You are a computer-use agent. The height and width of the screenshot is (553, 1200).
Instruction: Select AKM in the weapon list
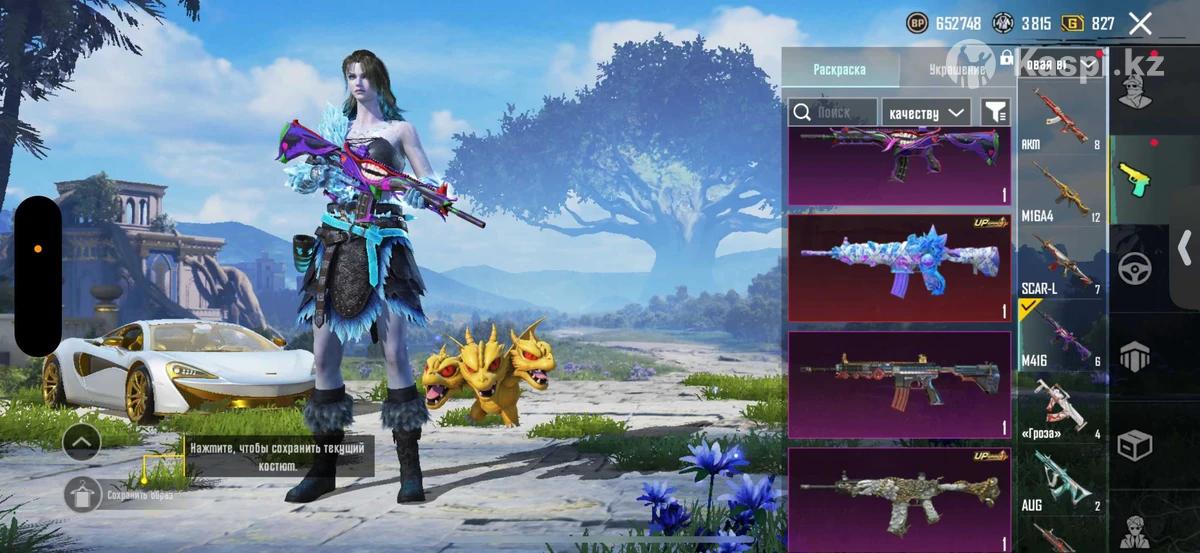point(1061,117)
